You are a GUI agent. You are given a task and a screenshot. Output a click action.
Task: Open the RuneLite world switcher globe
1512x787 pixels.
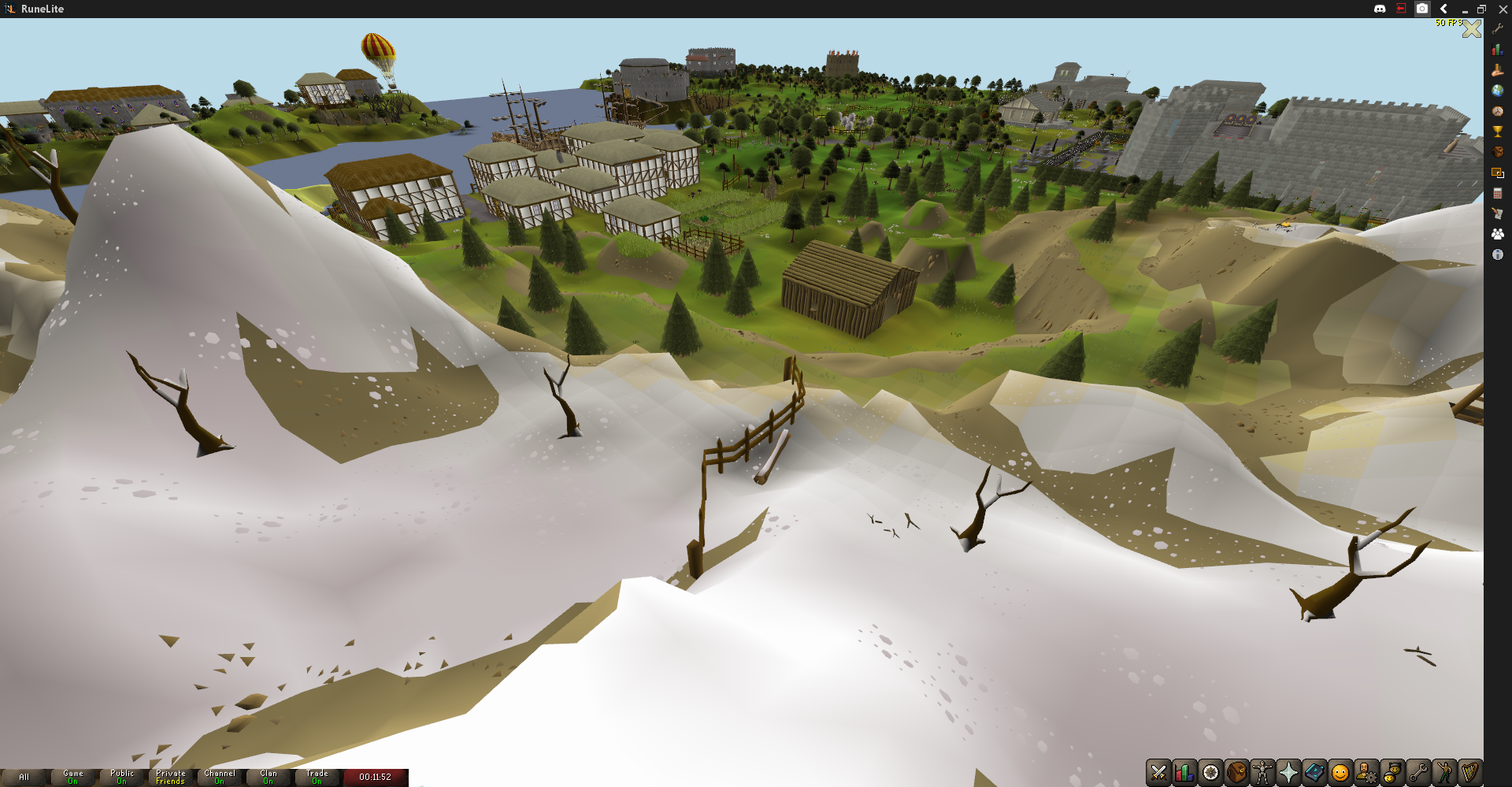pos(1498,91)
